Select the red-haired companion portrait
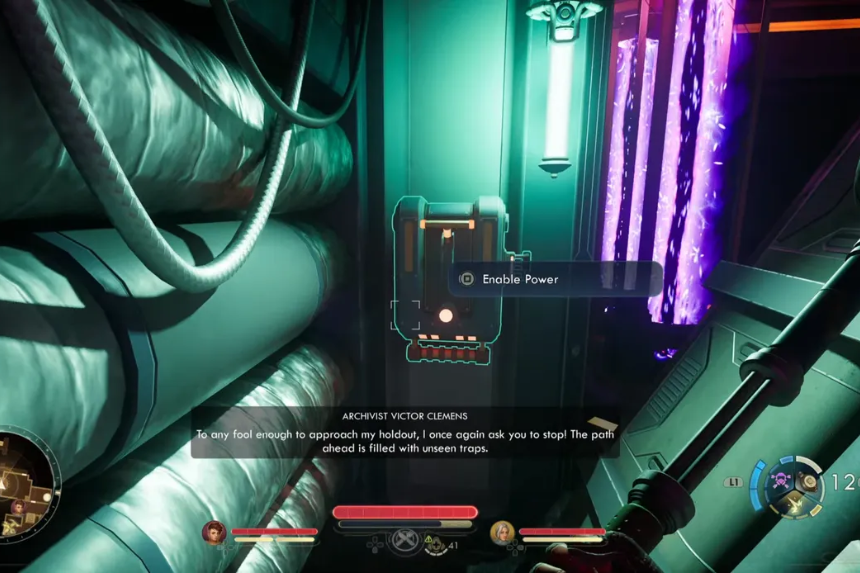This screenshot has height=573, width=860. click(214, 532)
